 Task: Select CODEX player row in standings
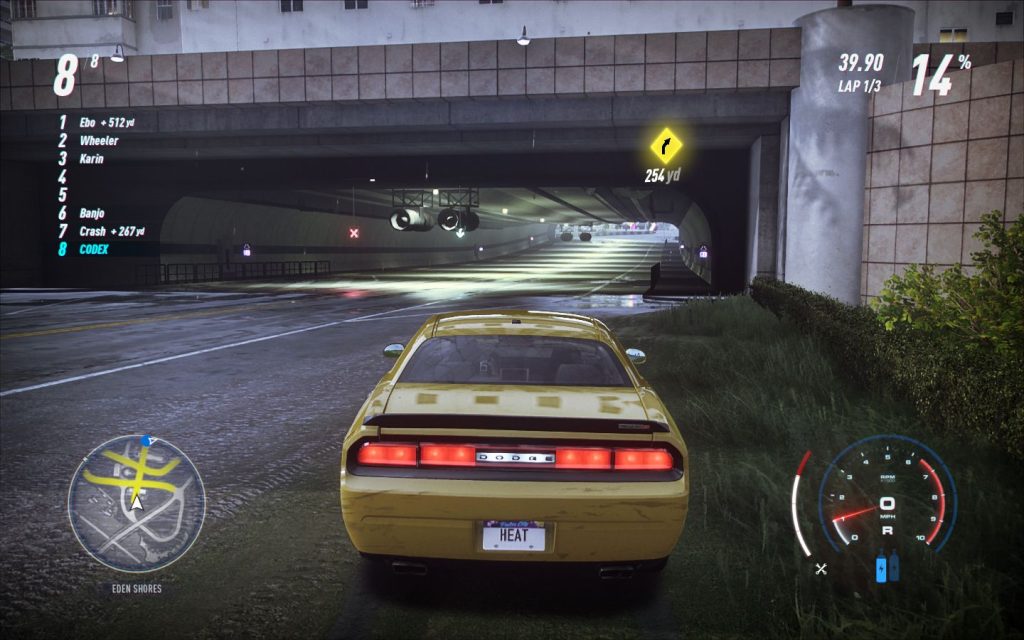[96, 249]
